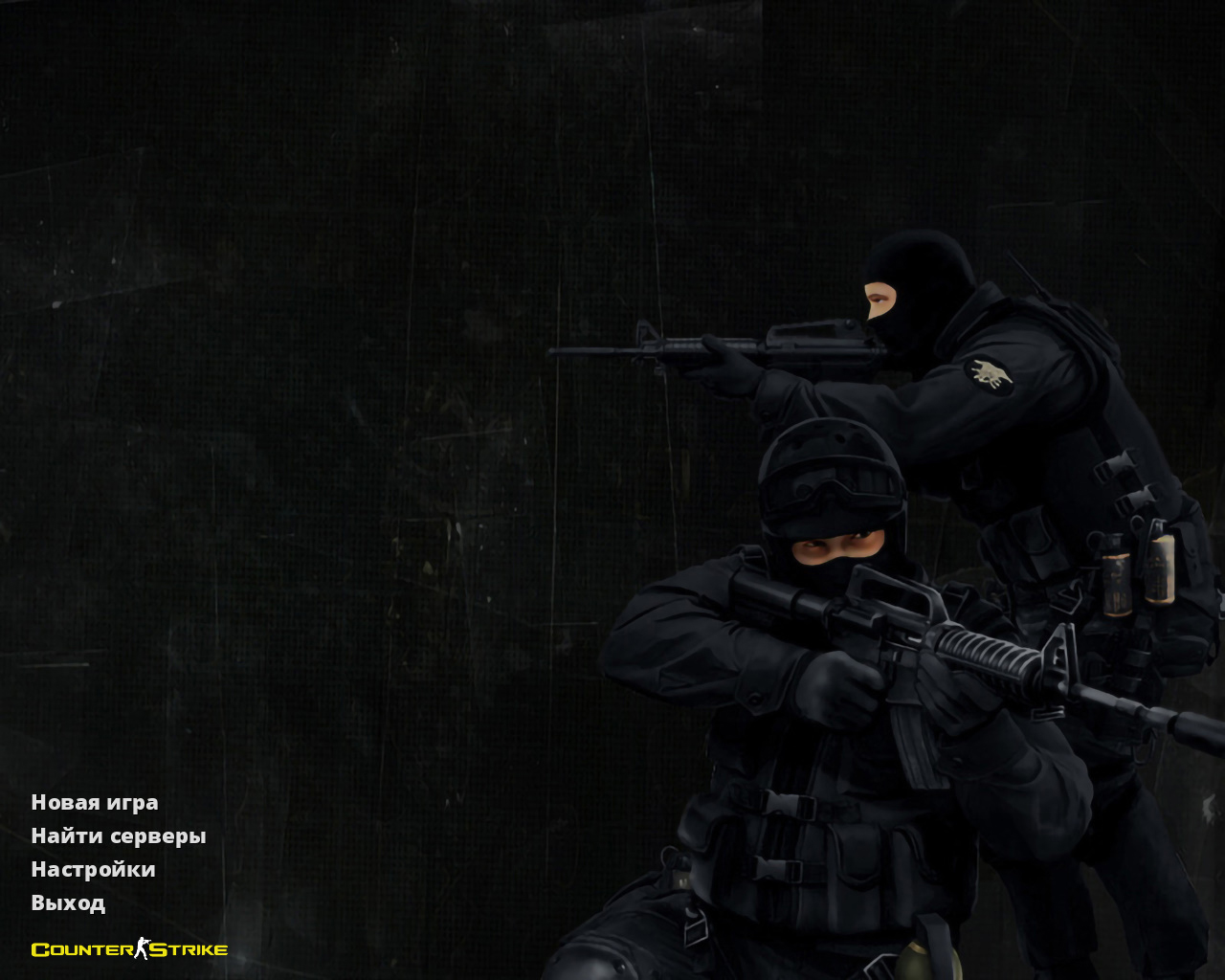Screen dimensions: 1225x980
Task: Click the topmost menu option Новая игра
Action: (95, 803)
